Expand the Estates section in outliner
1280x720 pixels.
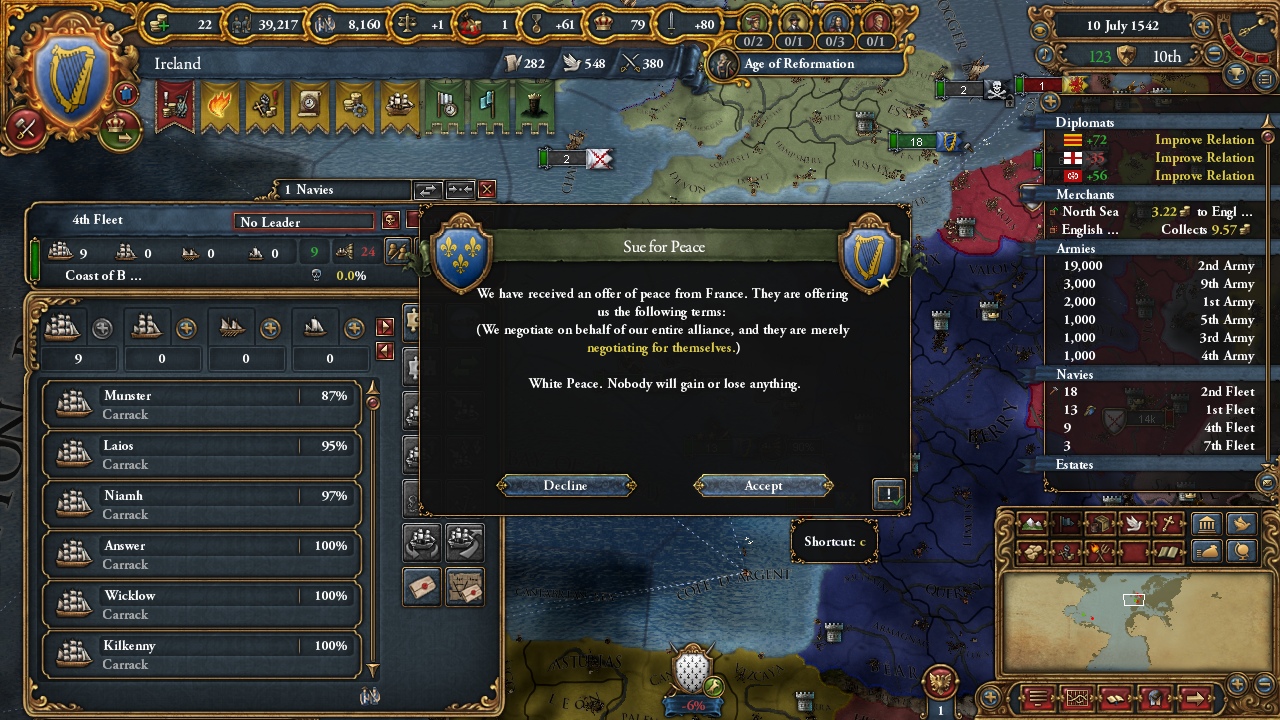[1075, 465]
